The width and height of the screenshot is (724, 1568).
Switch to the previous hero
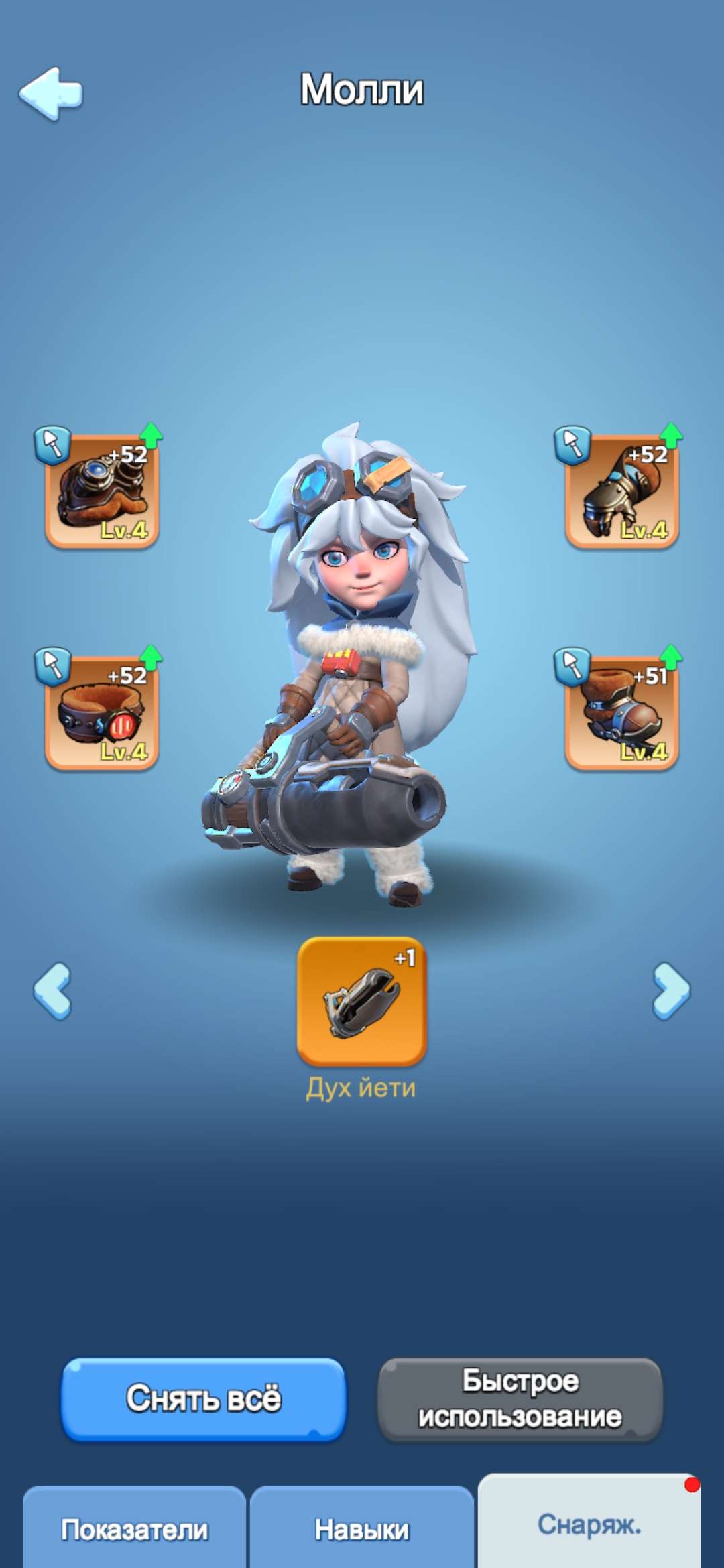click(x=52, y=991)
